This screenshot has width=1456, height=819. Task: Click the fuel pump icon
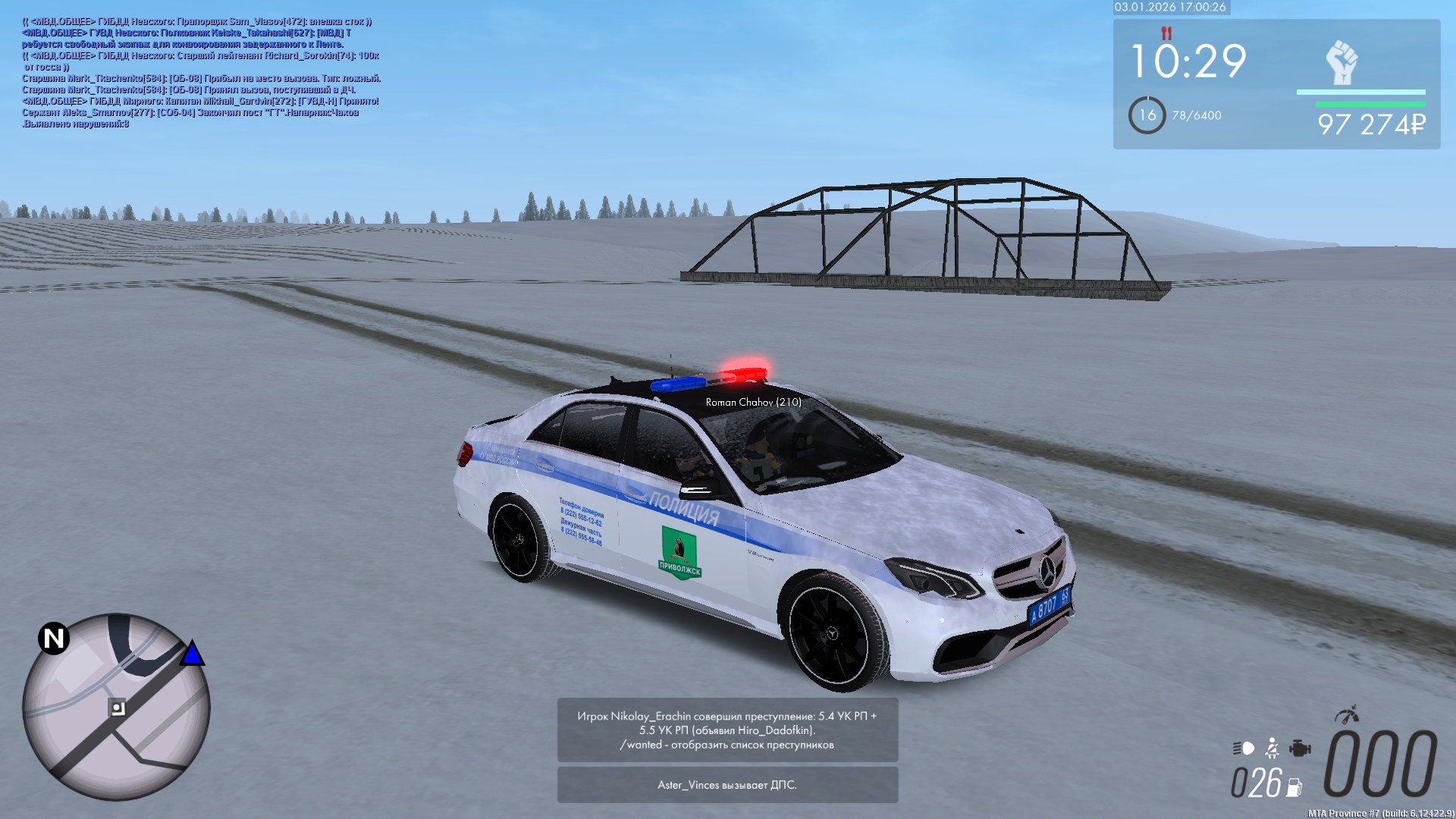tap(1294, 788)
